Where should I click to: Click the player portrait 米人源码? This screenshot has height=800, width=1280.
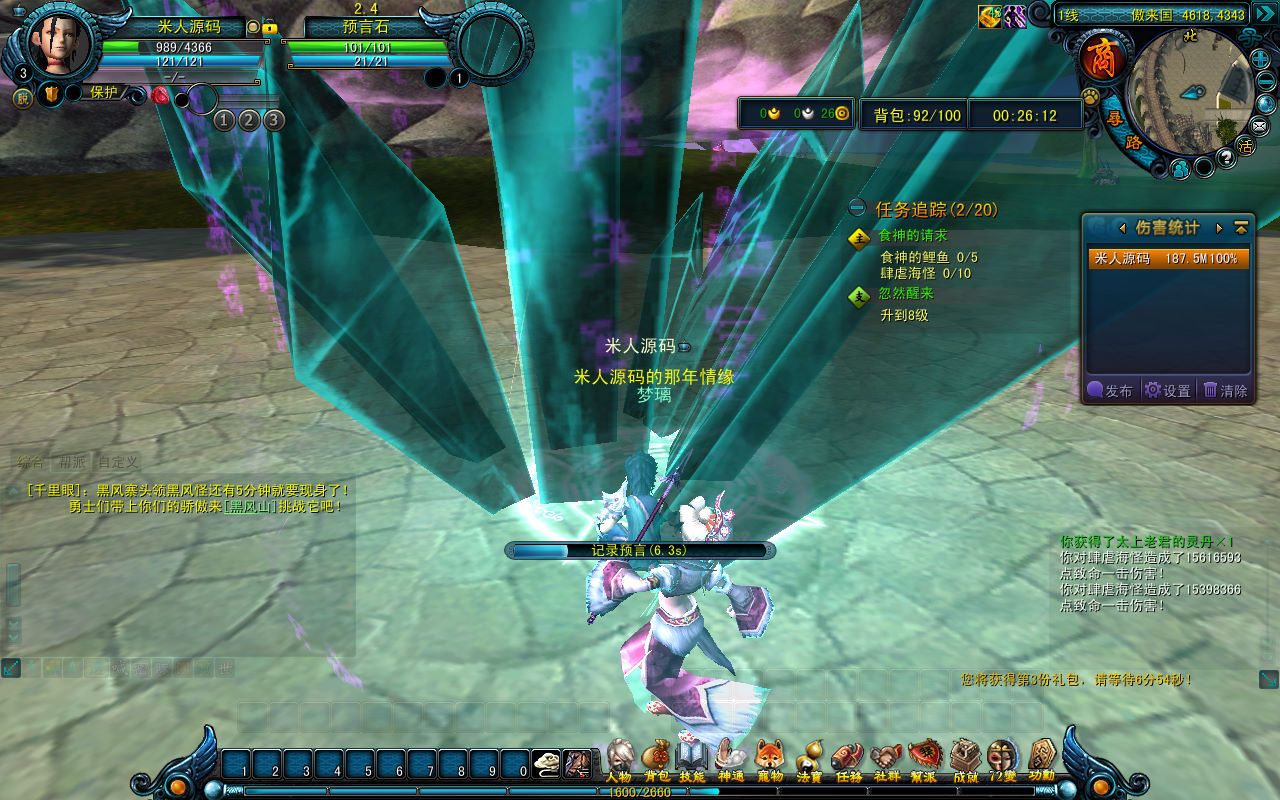59,42
